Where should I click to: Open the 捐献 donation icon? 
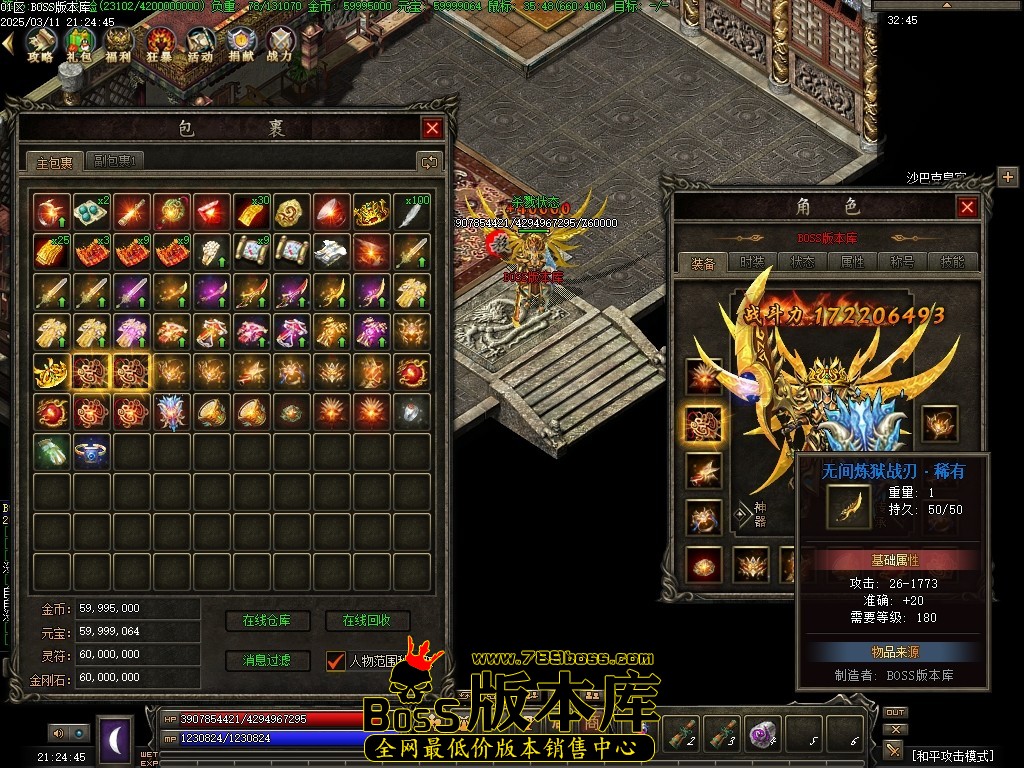pos(240,42)
